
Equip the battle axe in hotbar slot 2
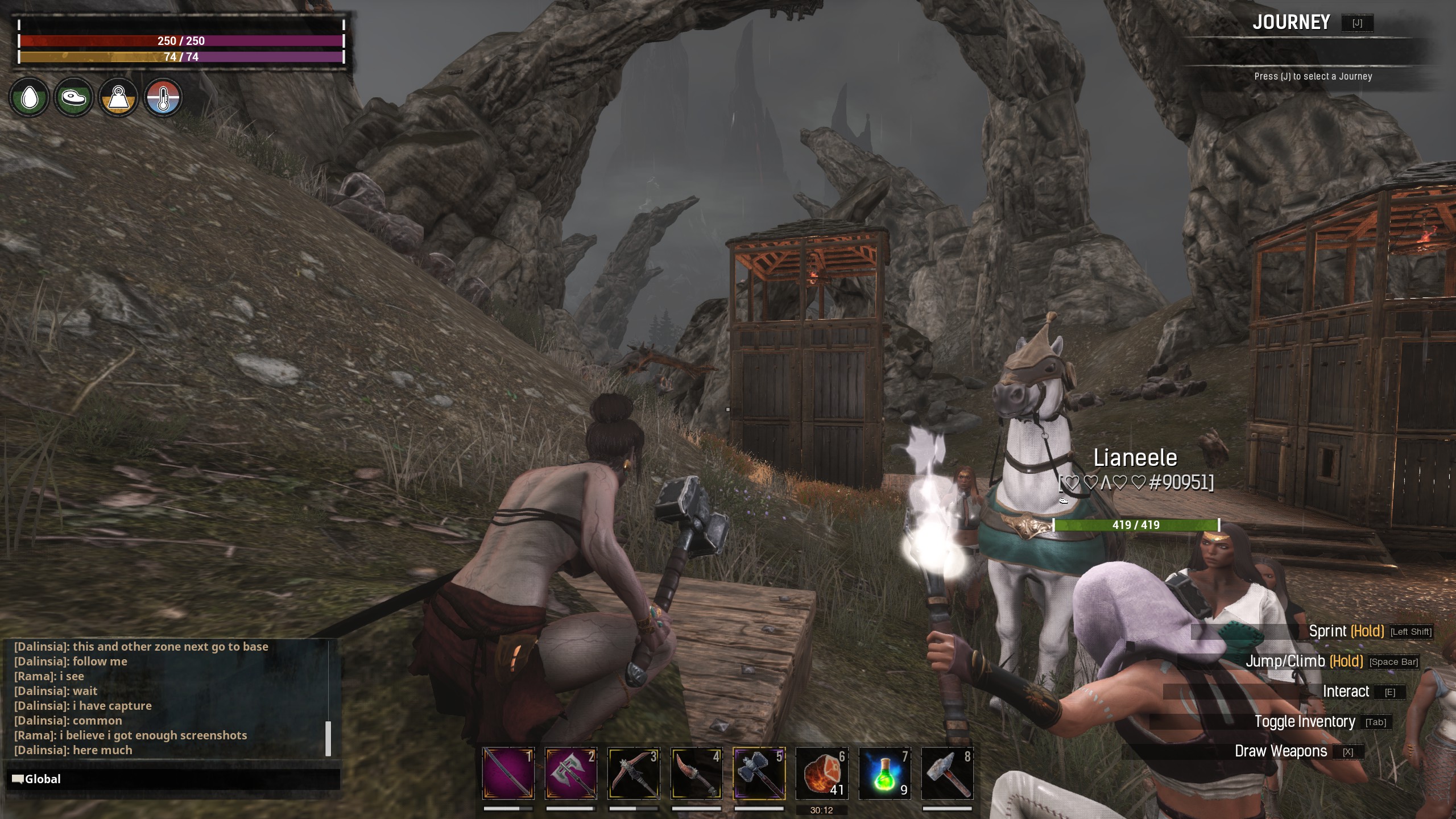click(x=570, y=773)
